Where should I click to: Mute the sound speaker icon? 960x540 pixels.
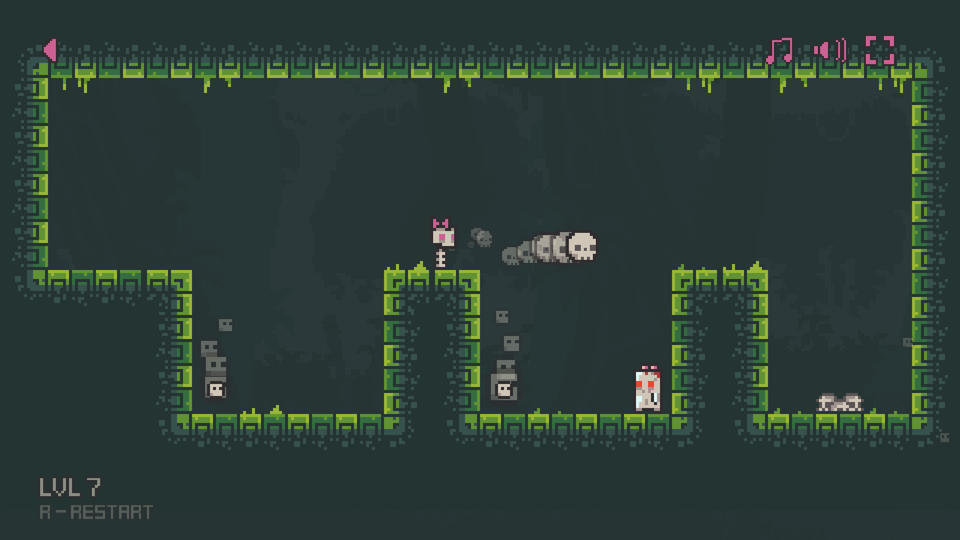[x=830, y=50]
